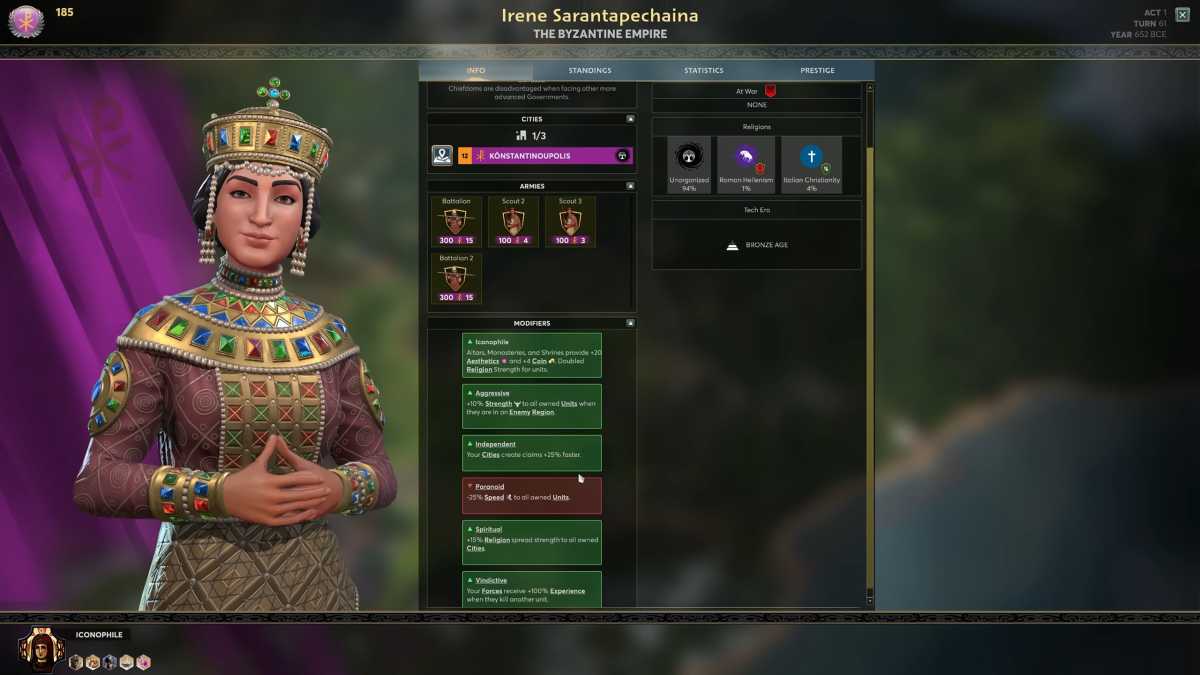Select the first Battalion army card

[456, 222]
